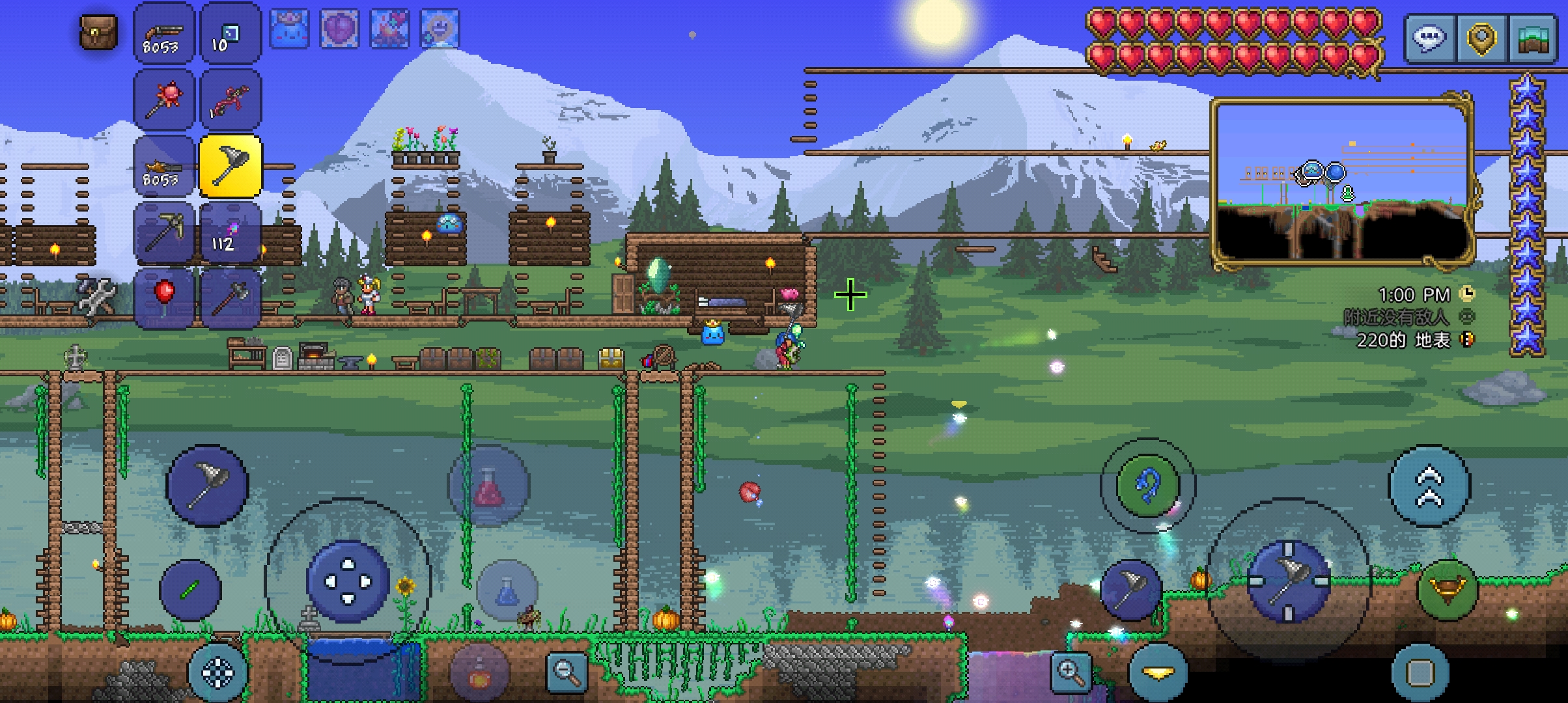This screenshot has width=1568, height=703.
Task: Open the crossed wrench and hammer settings
Action: point(98,296)
